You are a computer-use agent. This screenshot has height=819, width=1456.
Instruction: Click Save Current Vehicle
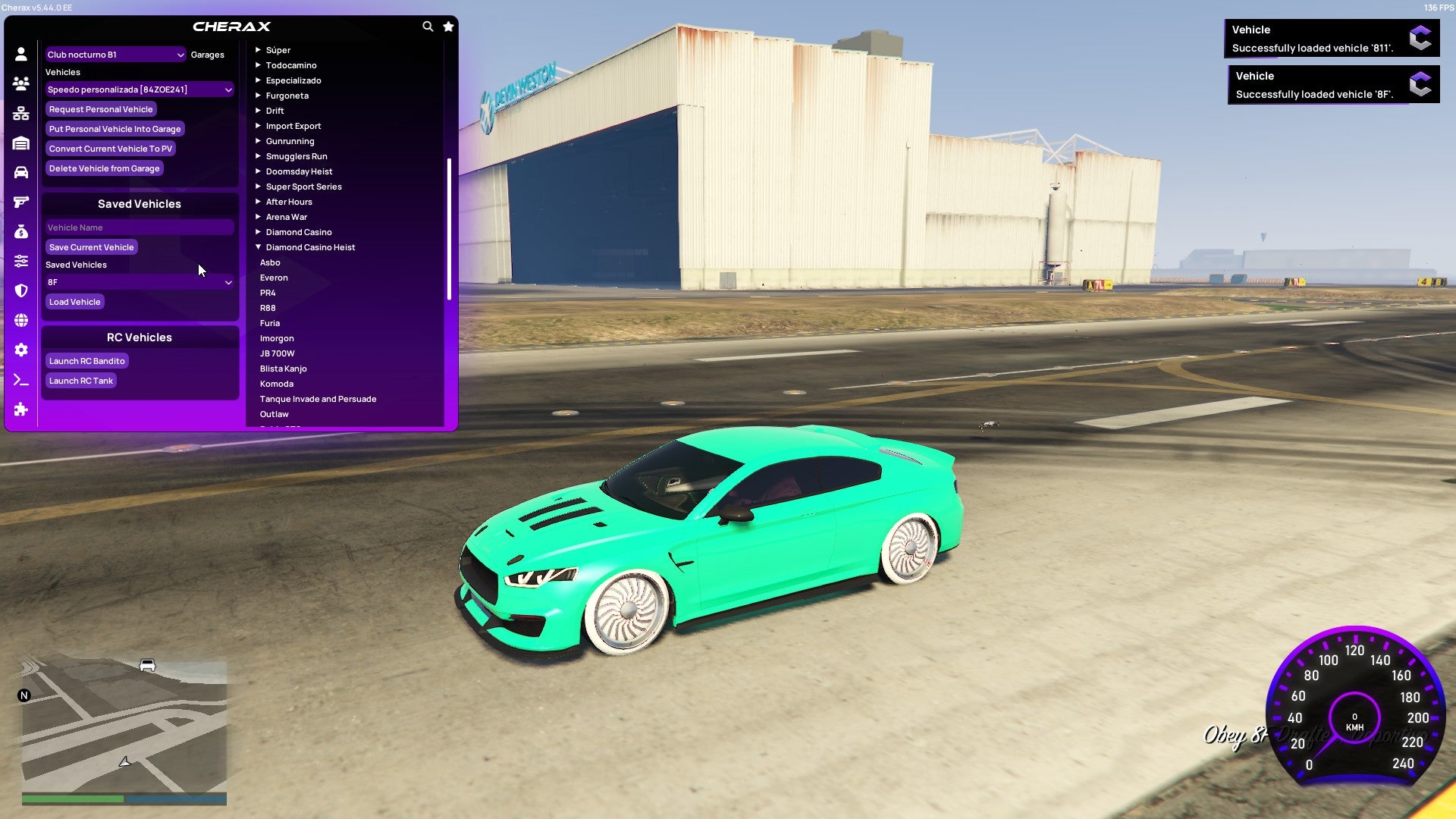(91, 246)
